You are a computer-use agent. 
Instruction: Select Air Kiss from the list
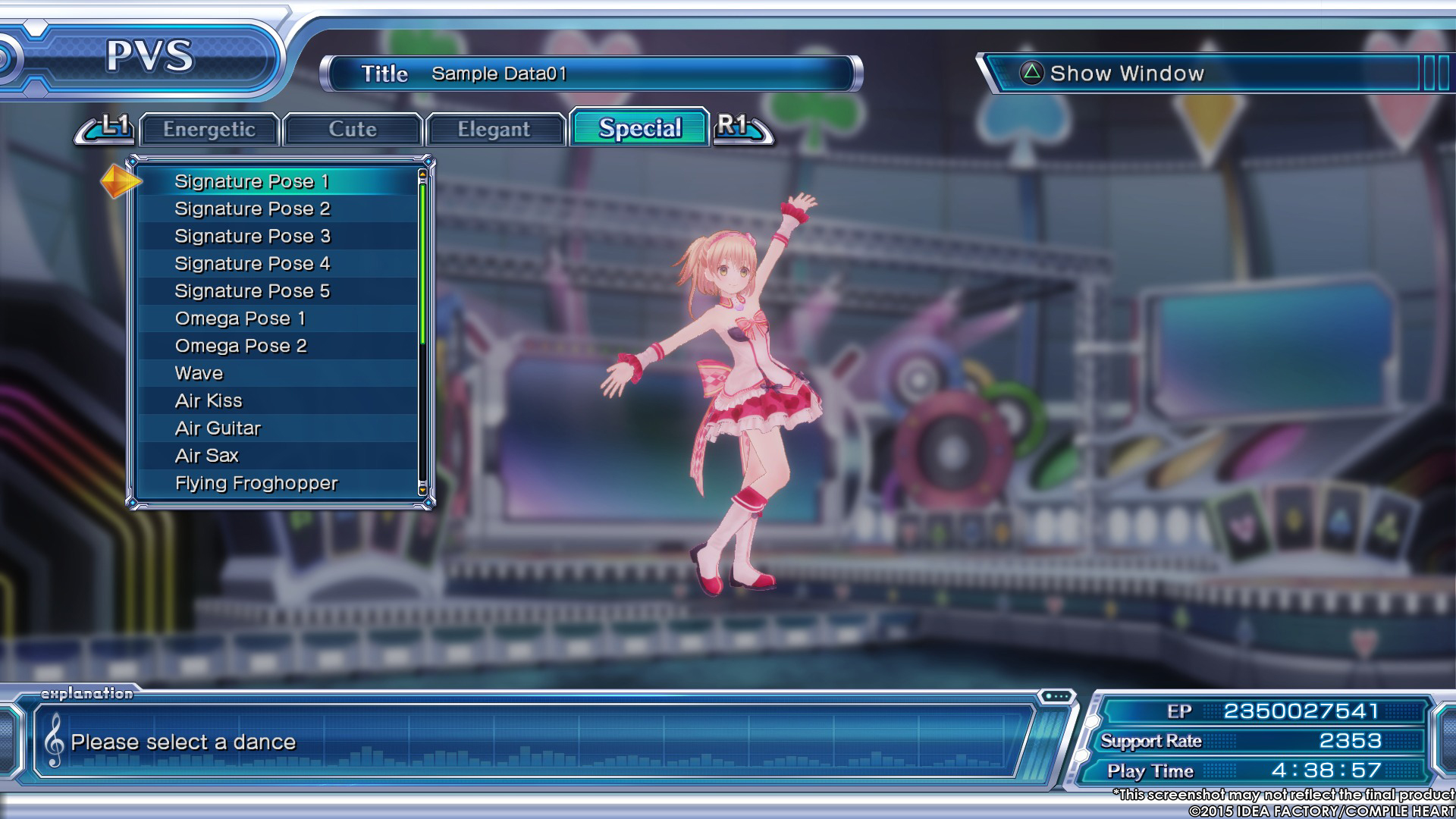pos(209,400)
